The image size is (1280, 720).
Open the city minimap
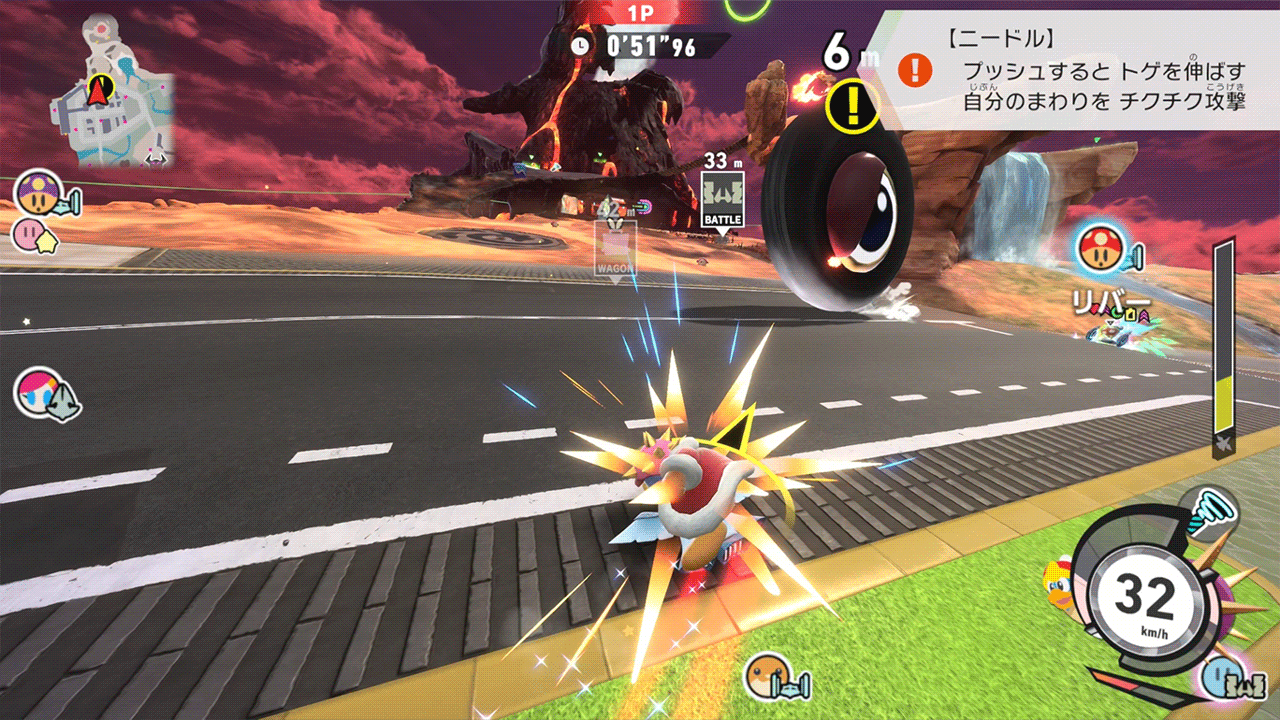point(117,92)
